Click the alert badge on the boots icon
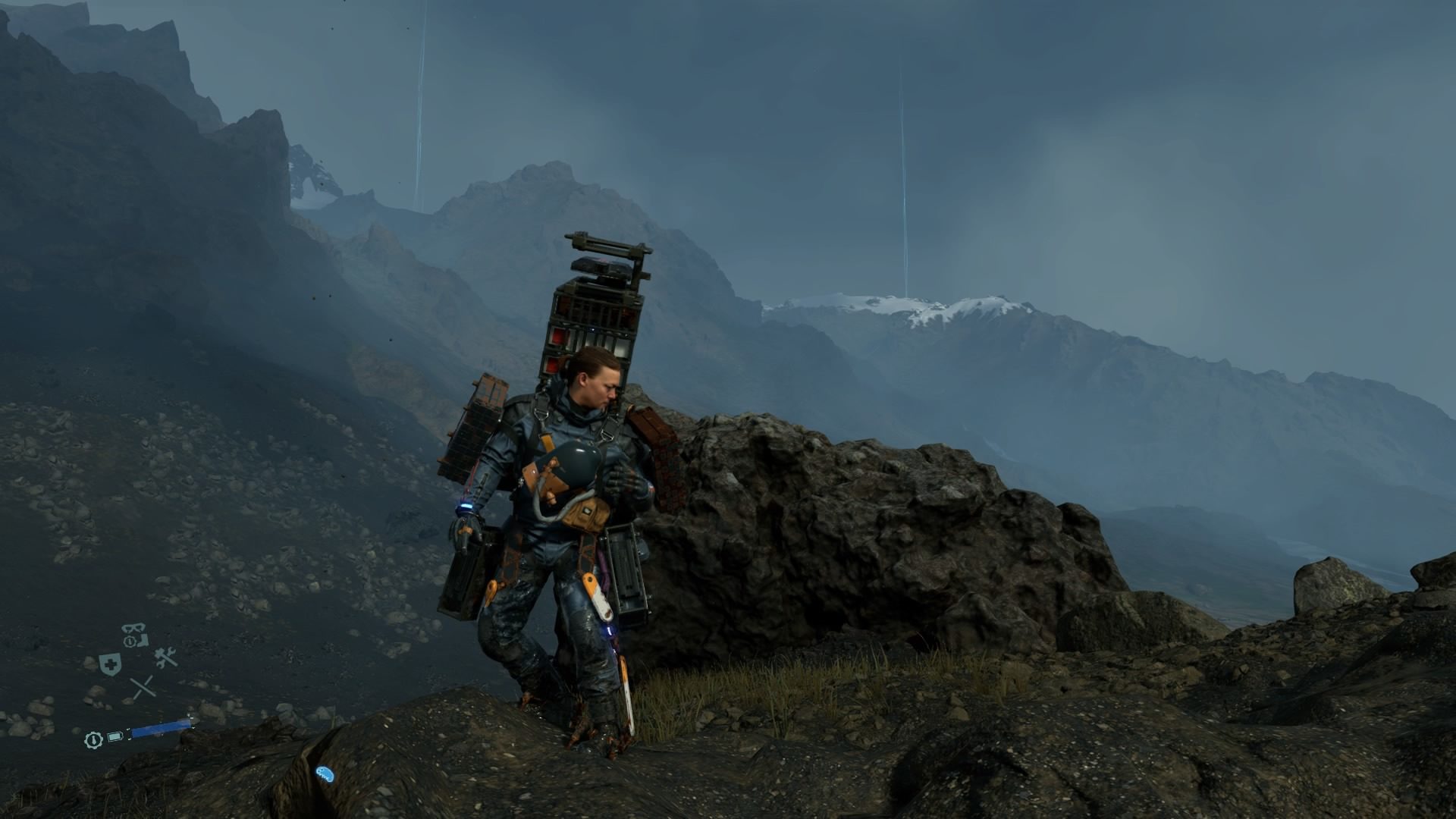Screen dimensions: 1456x819 pos(130,641)
